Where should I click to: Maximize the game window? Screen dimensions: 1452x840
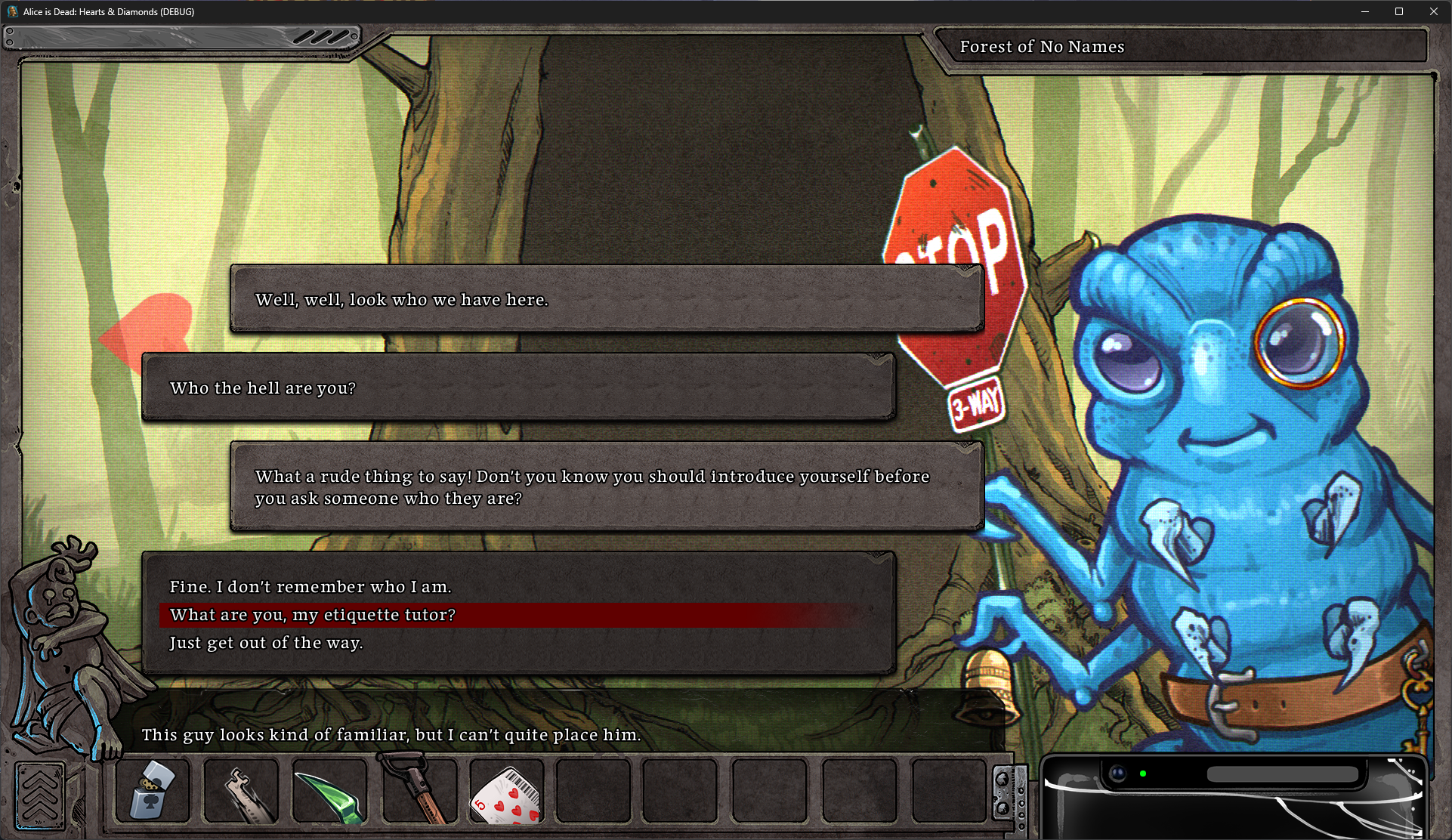click(x=1398, y=11)
